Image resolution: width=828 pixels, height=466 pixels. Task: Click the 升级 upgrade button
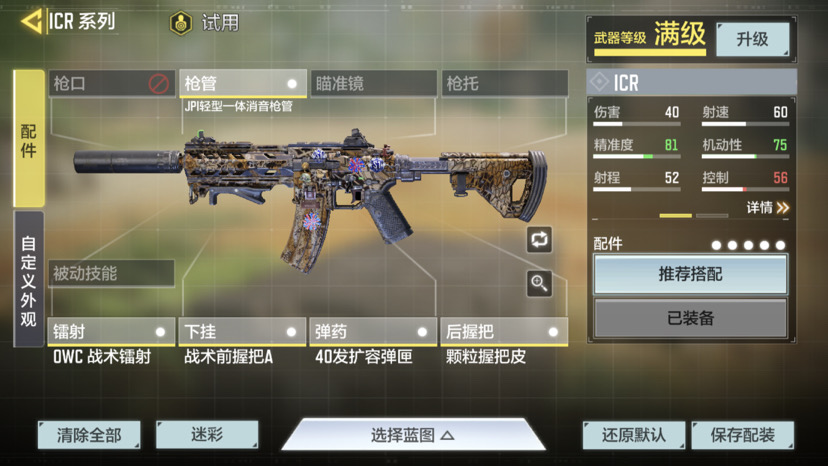752,39
